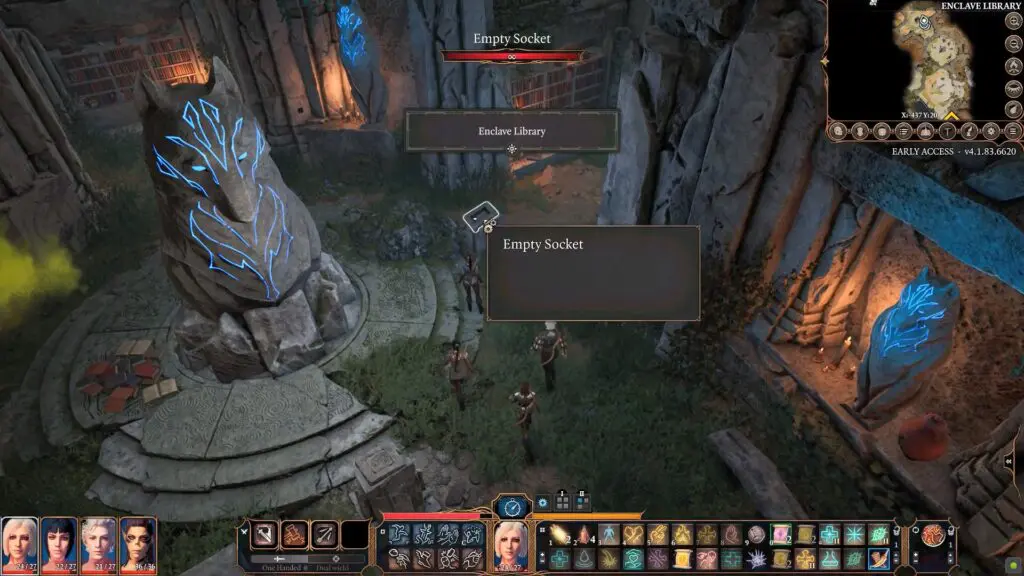Select the white-haired party member portrait
This screenshot has height=576, width=1024.
99,541
